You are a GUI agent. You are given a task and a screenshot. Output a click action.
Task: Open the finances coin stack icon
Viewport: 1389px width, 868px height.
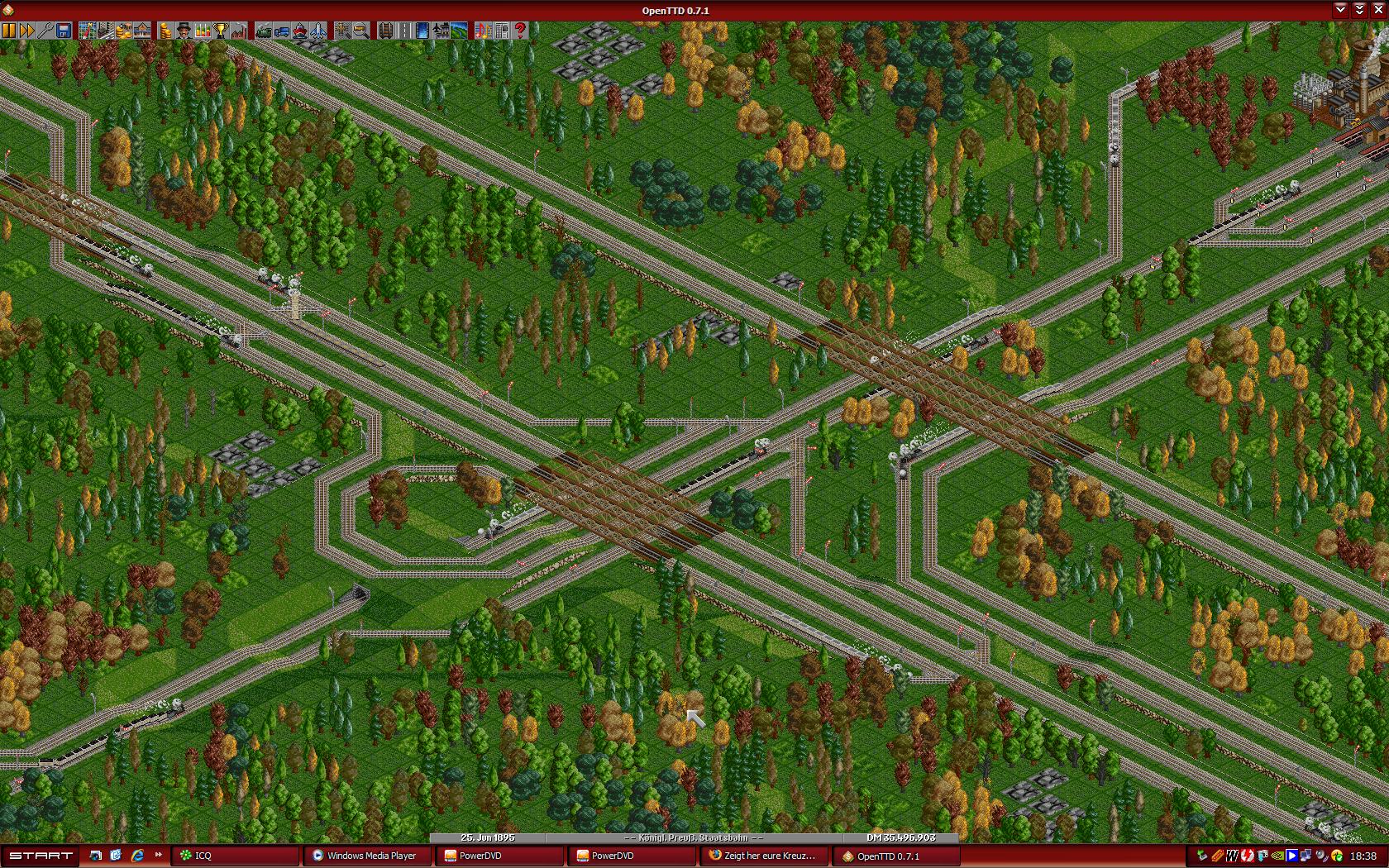tap(166, 31)
